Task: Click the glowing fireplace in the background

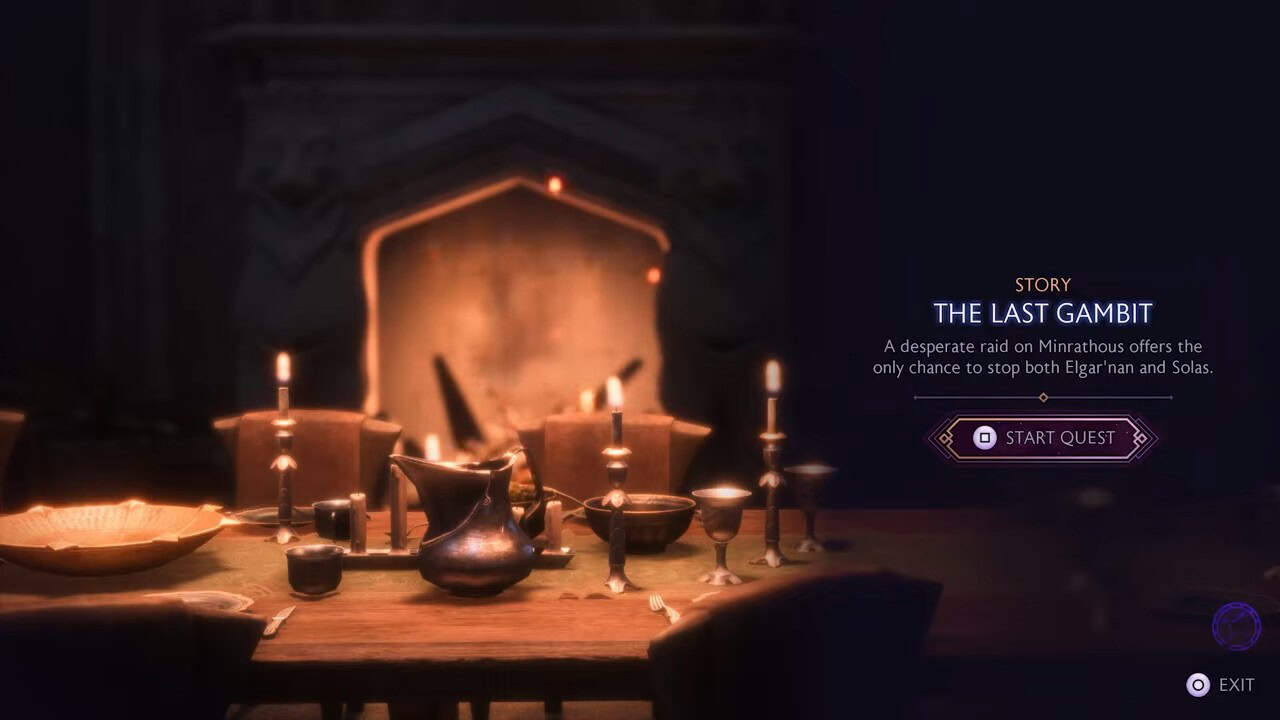Action: [x=520, y=300]
